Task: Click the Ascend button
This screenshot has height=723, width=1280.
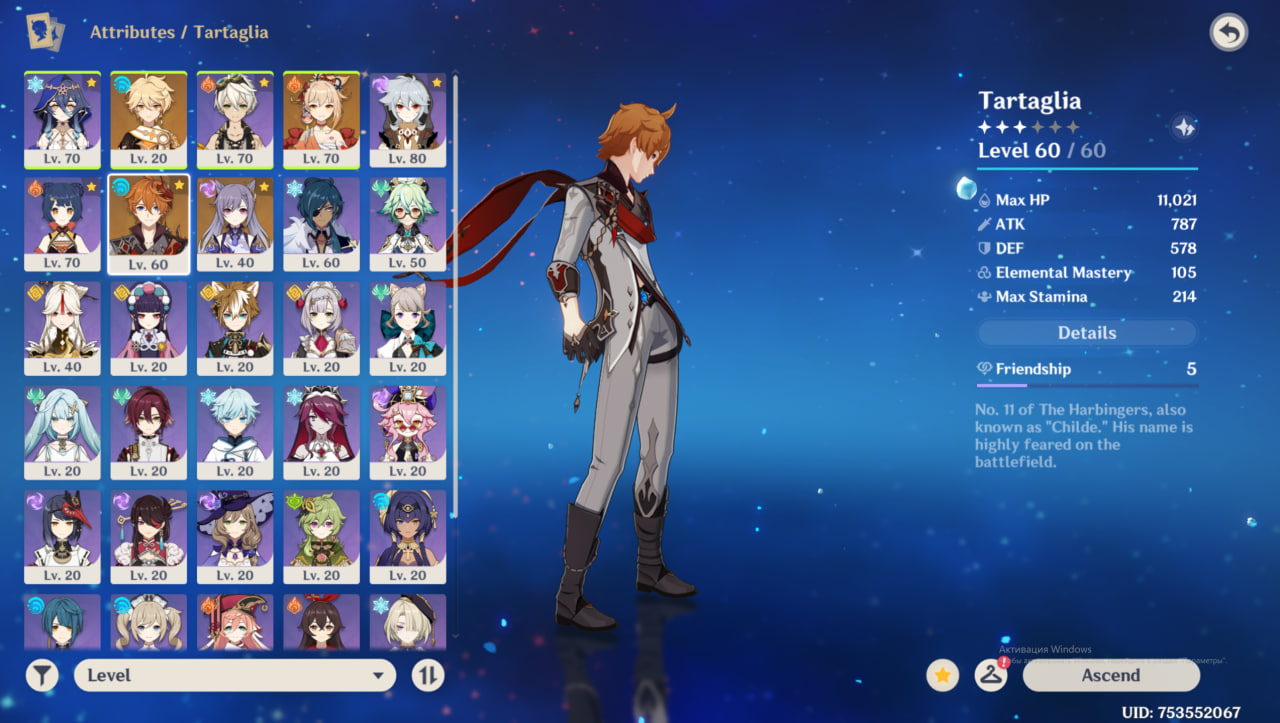Action: tap(1110, 675)
